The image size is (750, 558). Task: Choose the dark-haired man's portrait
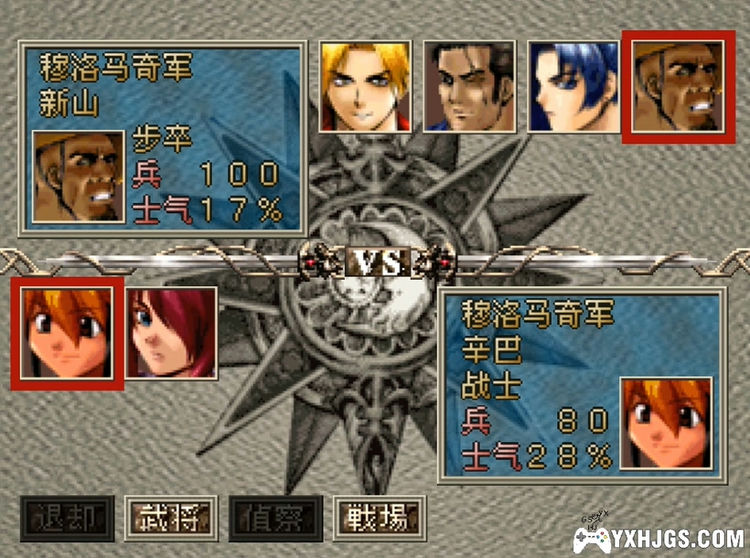point(469,86)
